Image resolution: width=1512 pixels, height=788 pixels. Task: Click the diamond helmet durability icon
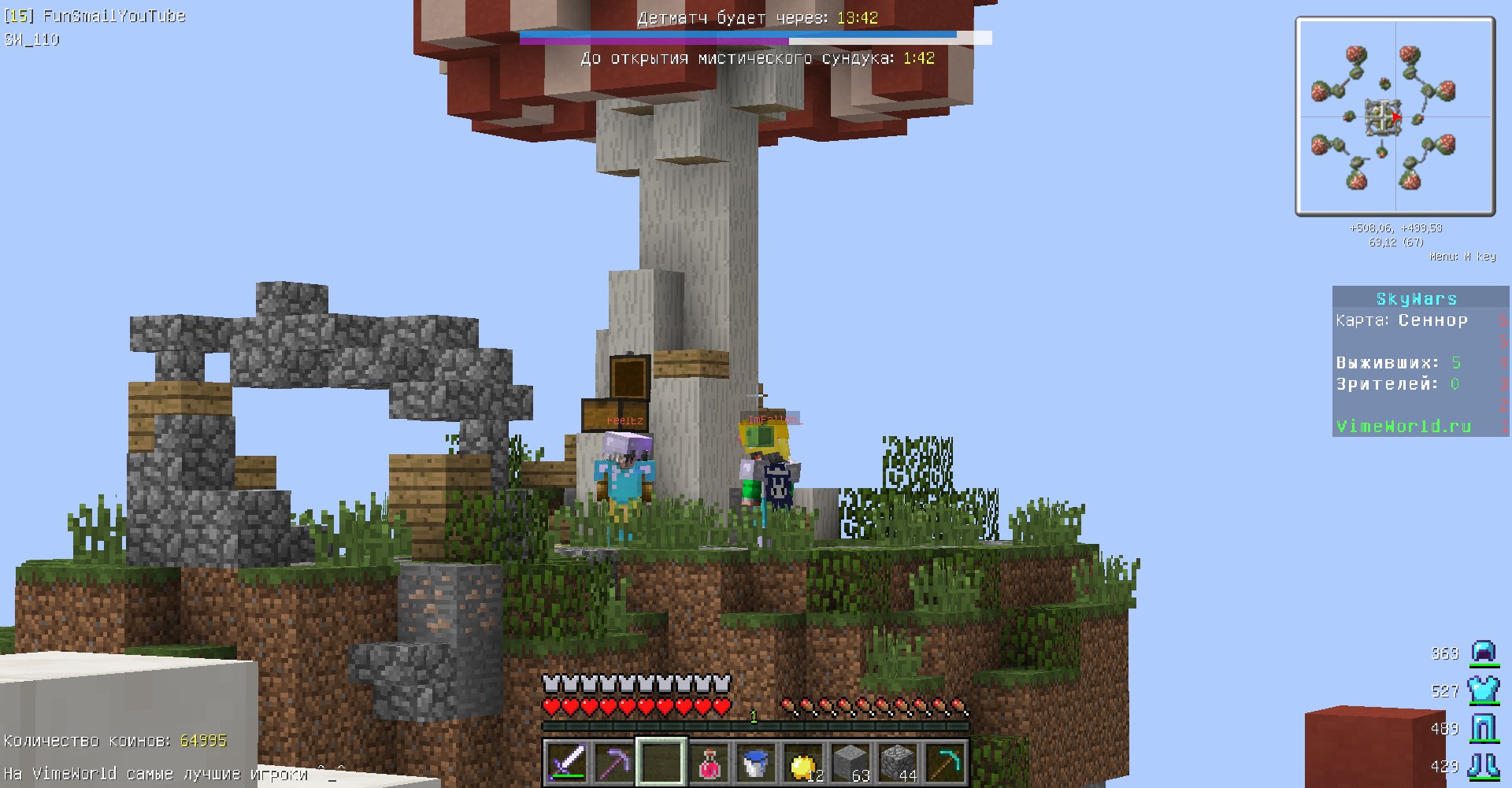point(1484,653)
